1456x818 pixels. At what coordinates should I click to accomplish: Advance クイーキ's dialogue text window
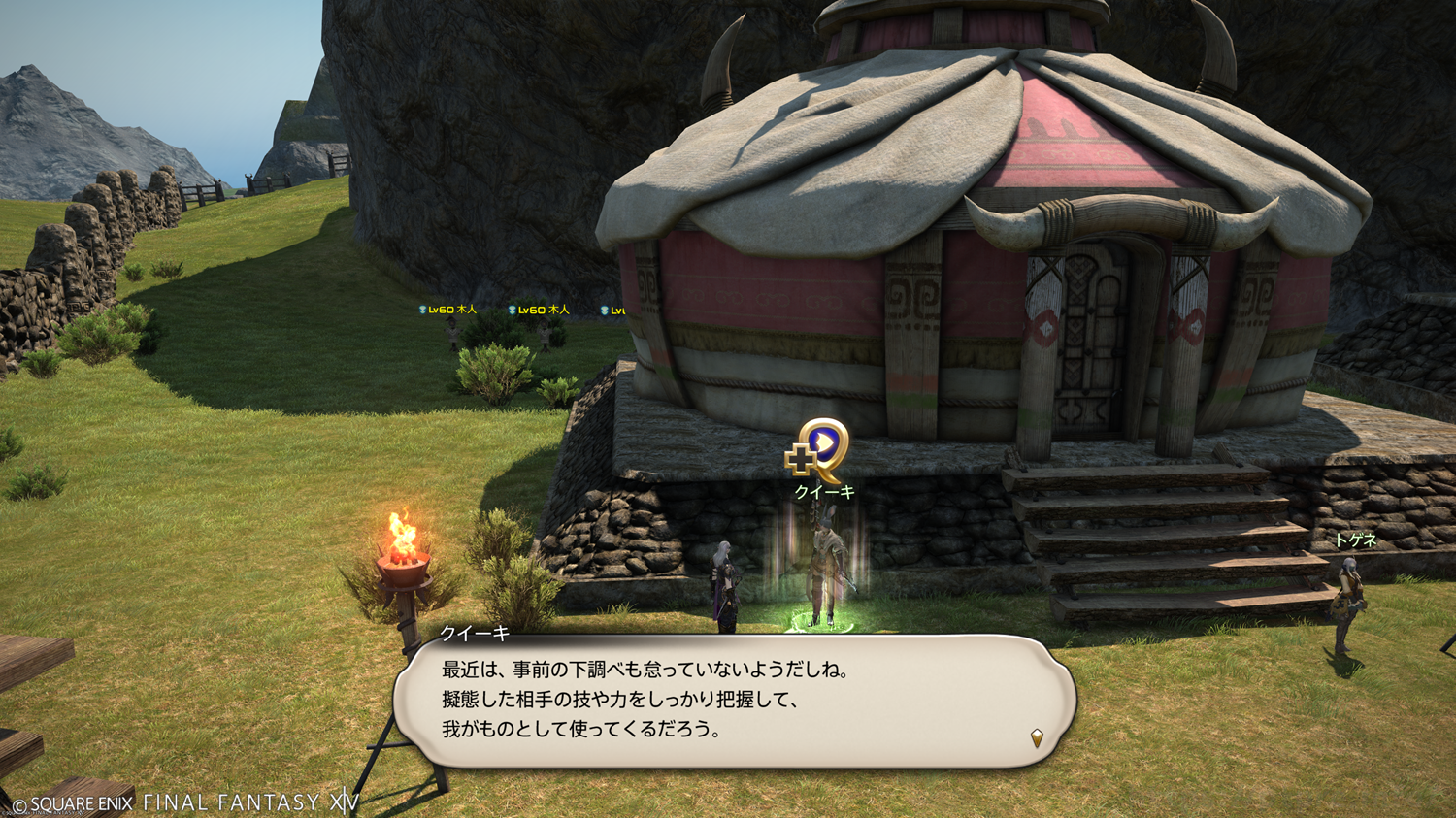point(734,701)
